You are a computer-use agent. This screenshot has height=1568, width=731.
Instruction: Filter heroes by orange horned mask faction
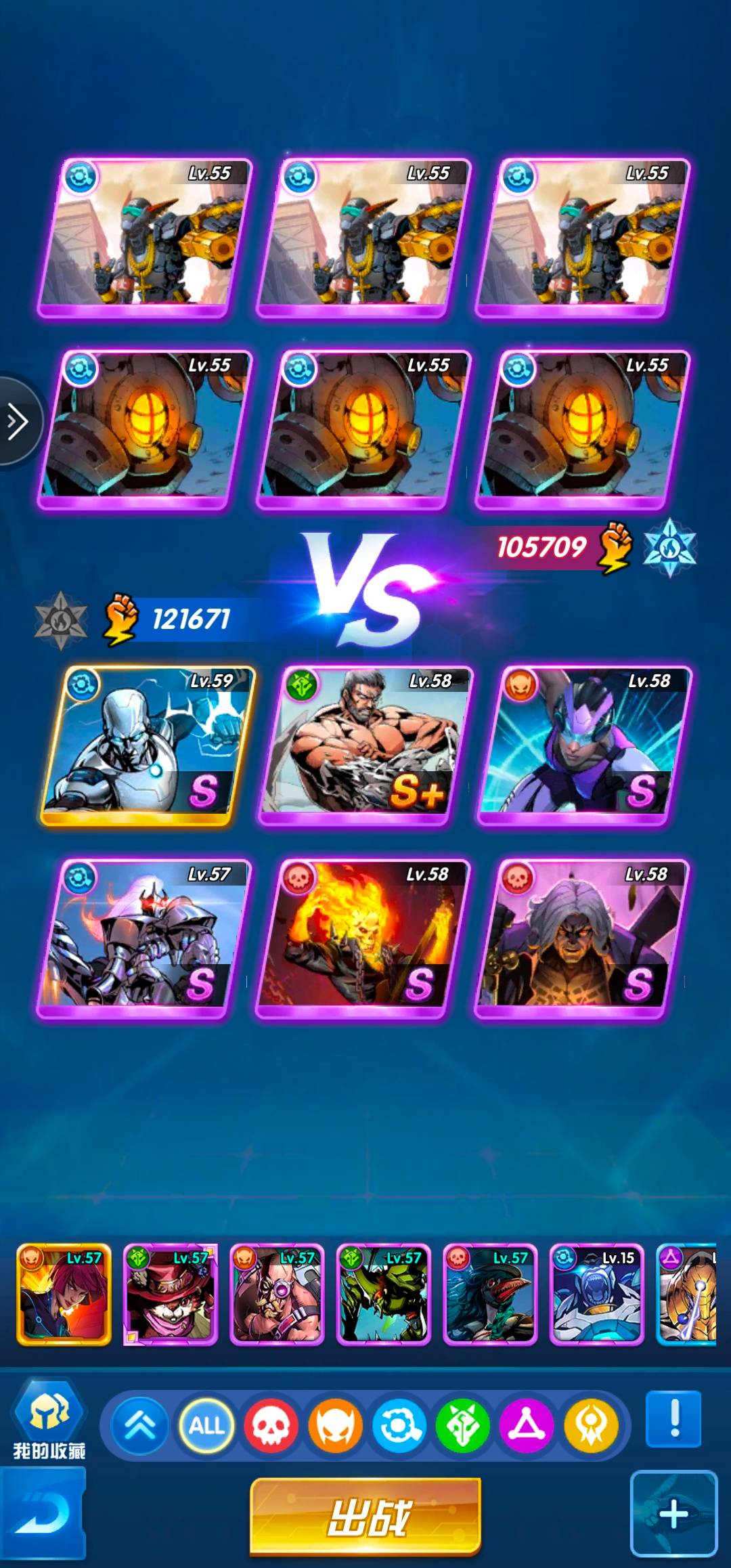(335, 1426)
